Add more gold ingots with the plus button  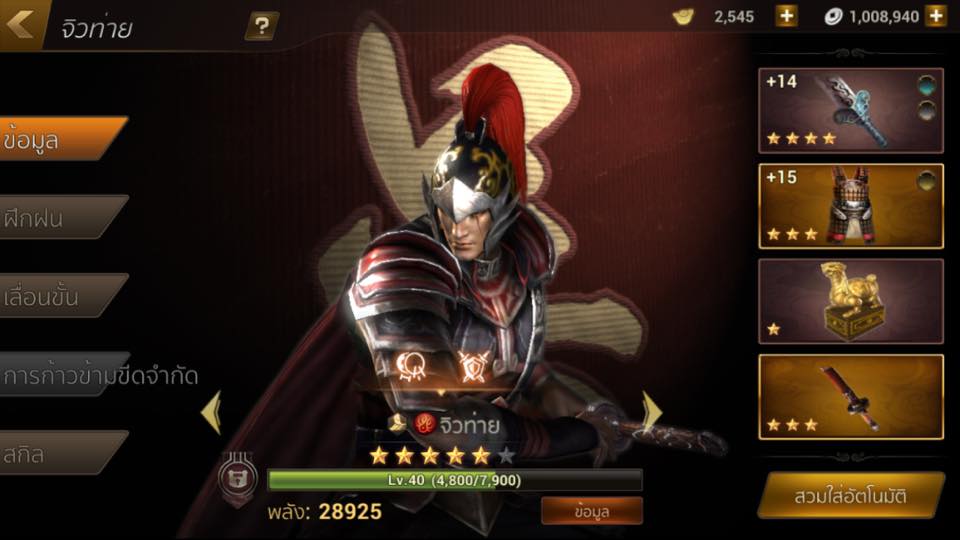[787, 16]
